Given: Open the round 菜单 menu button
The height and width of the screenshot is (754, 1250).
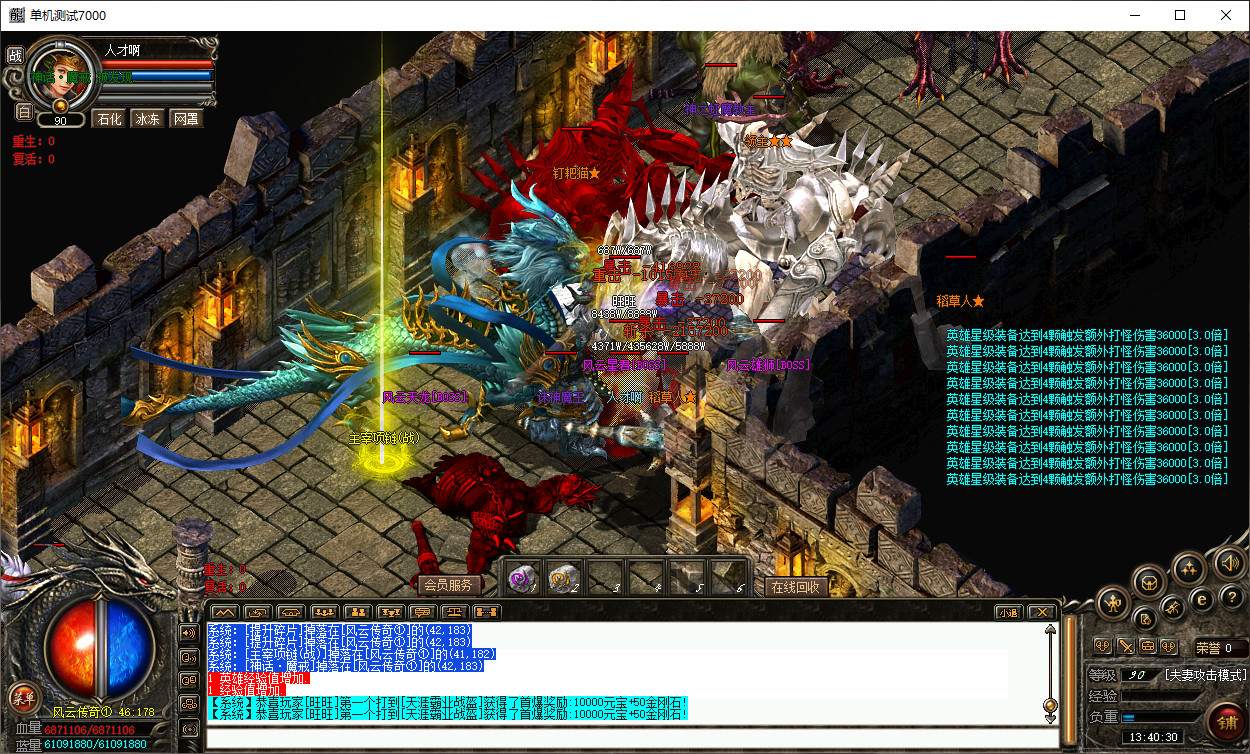Looking at the screenshot, I should (x=22, y=697).
